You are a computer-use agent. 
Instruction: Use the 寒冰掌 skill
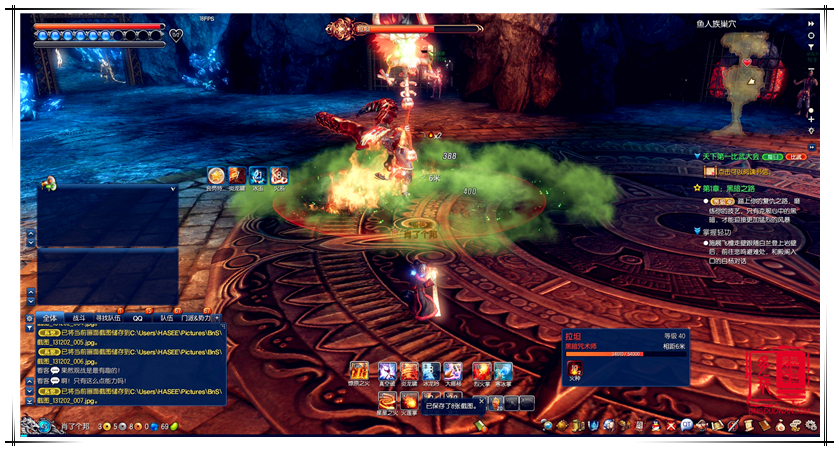click(503, 371)
